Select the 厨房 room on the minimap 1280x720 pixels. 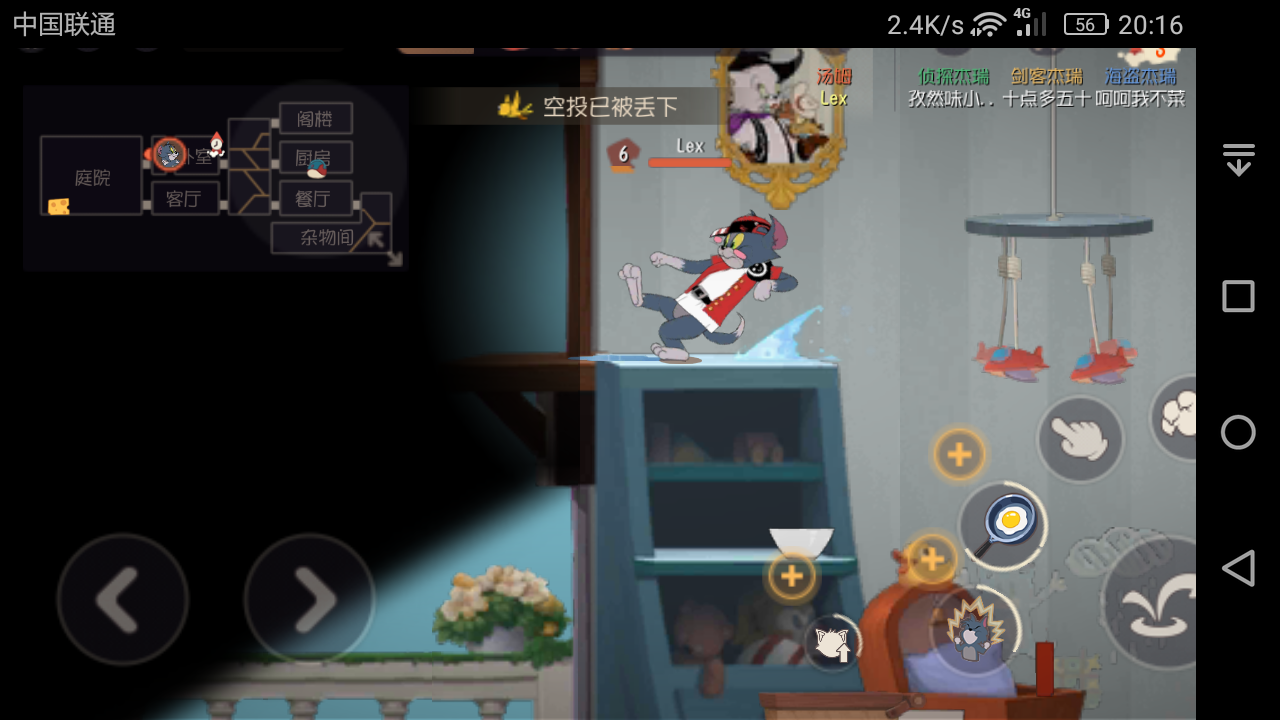[315, 157]
